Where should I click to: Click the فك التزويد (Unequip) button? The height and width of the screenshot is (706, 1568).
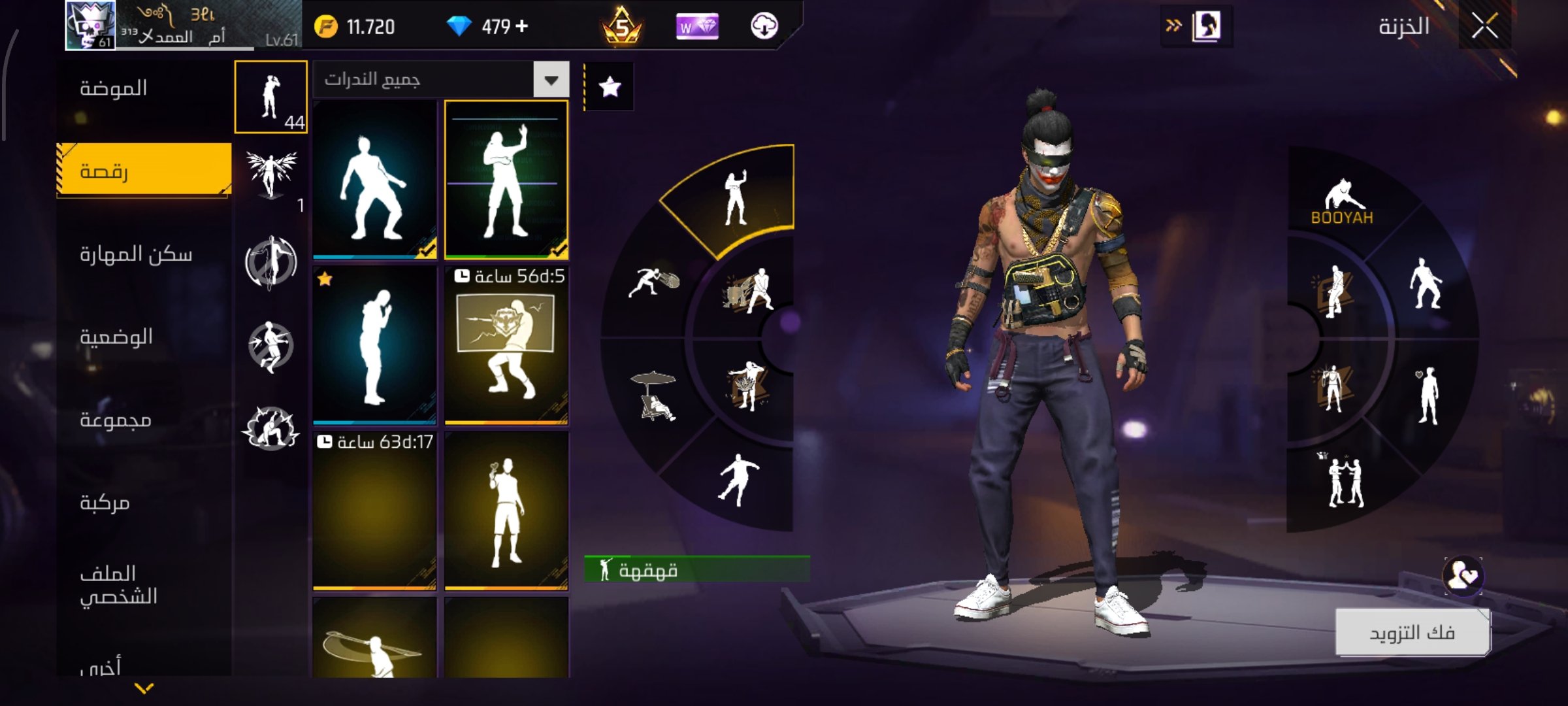coord(1412,632)
